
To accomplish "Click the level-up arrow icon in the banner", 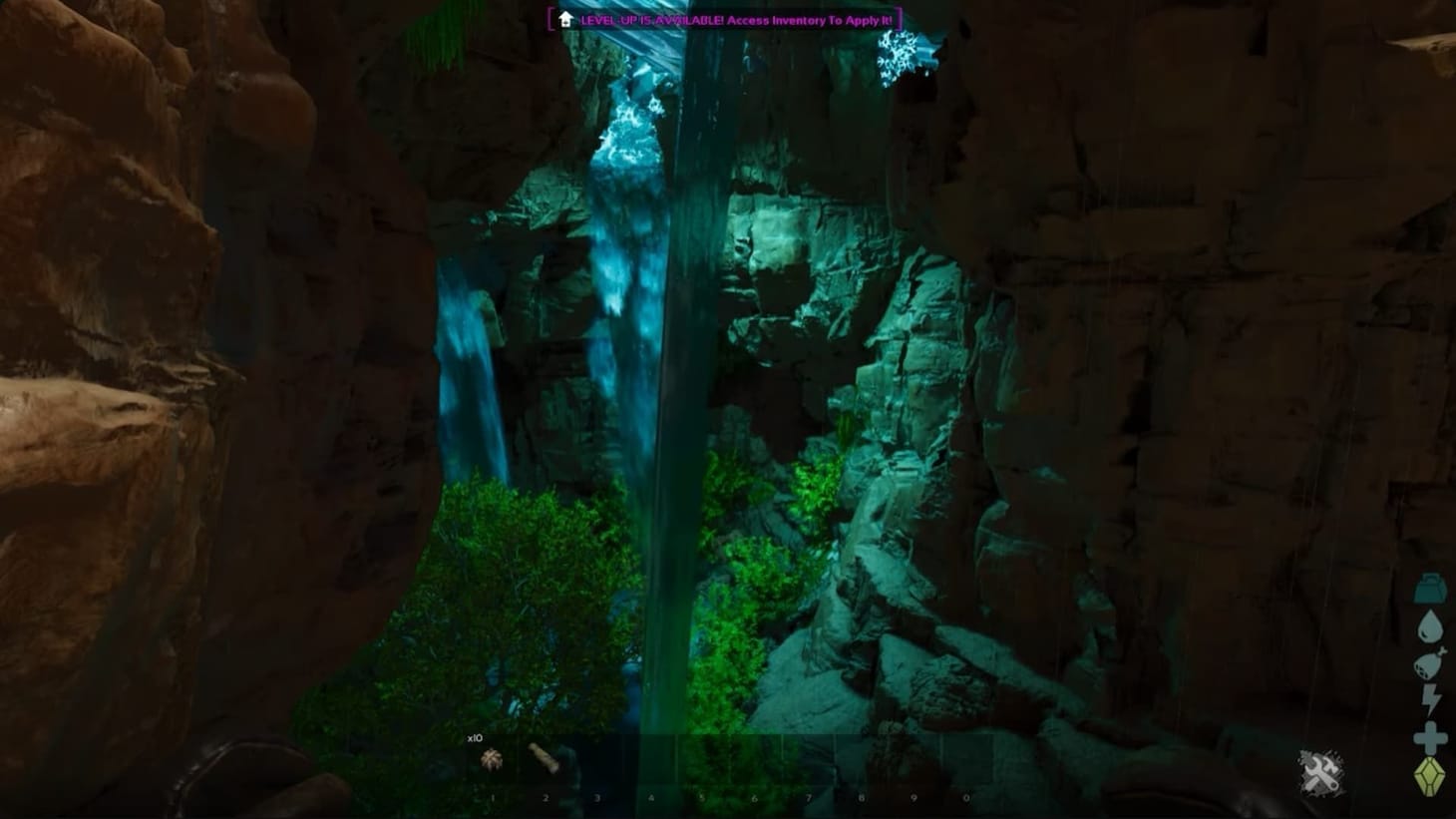I will pos(564,18).
